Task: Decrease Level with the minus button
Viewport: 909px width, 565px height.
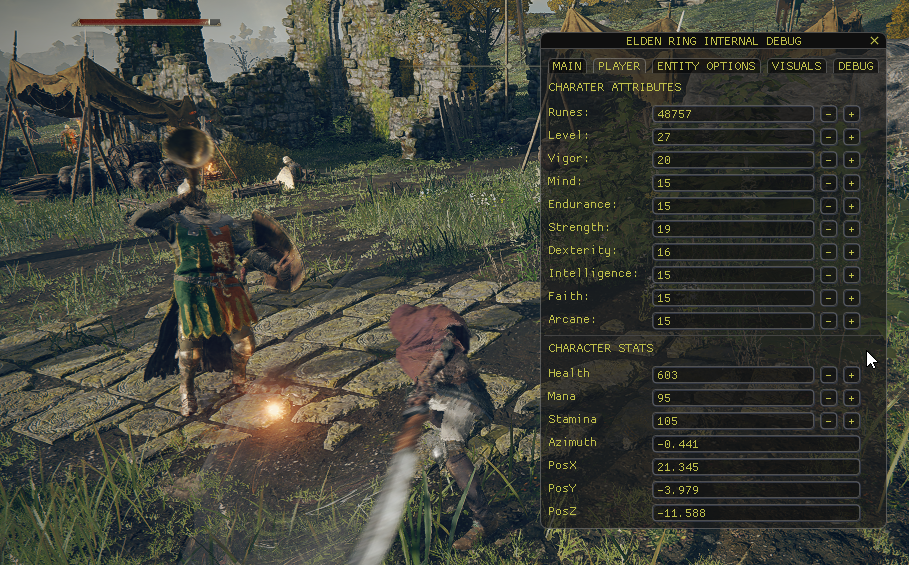Action: [x=829, y=137]
